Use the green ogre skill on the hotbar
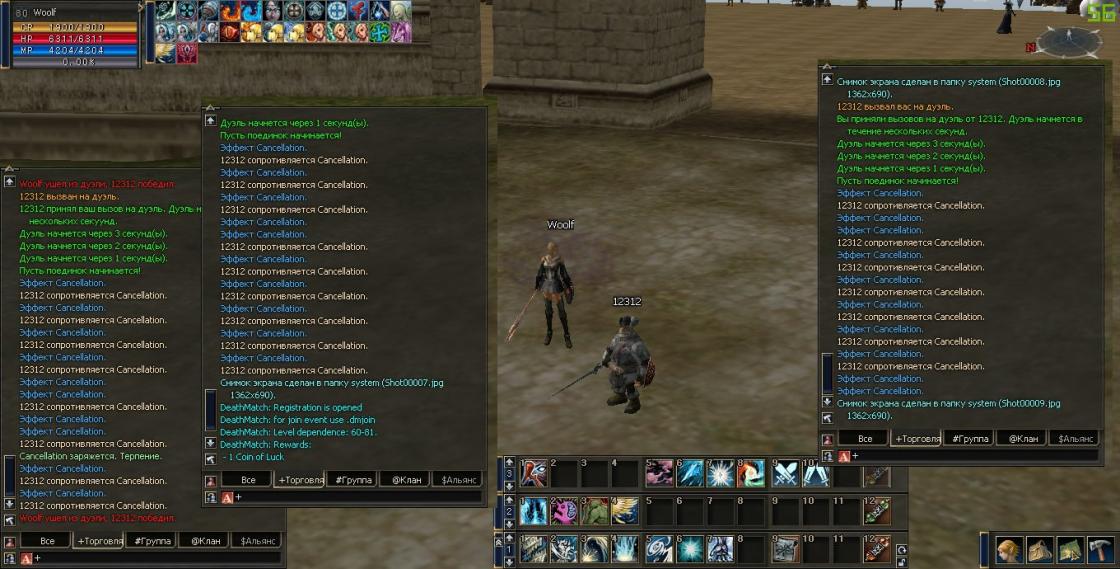Viewport: 1120px width, 569px height. coord(595,511)
